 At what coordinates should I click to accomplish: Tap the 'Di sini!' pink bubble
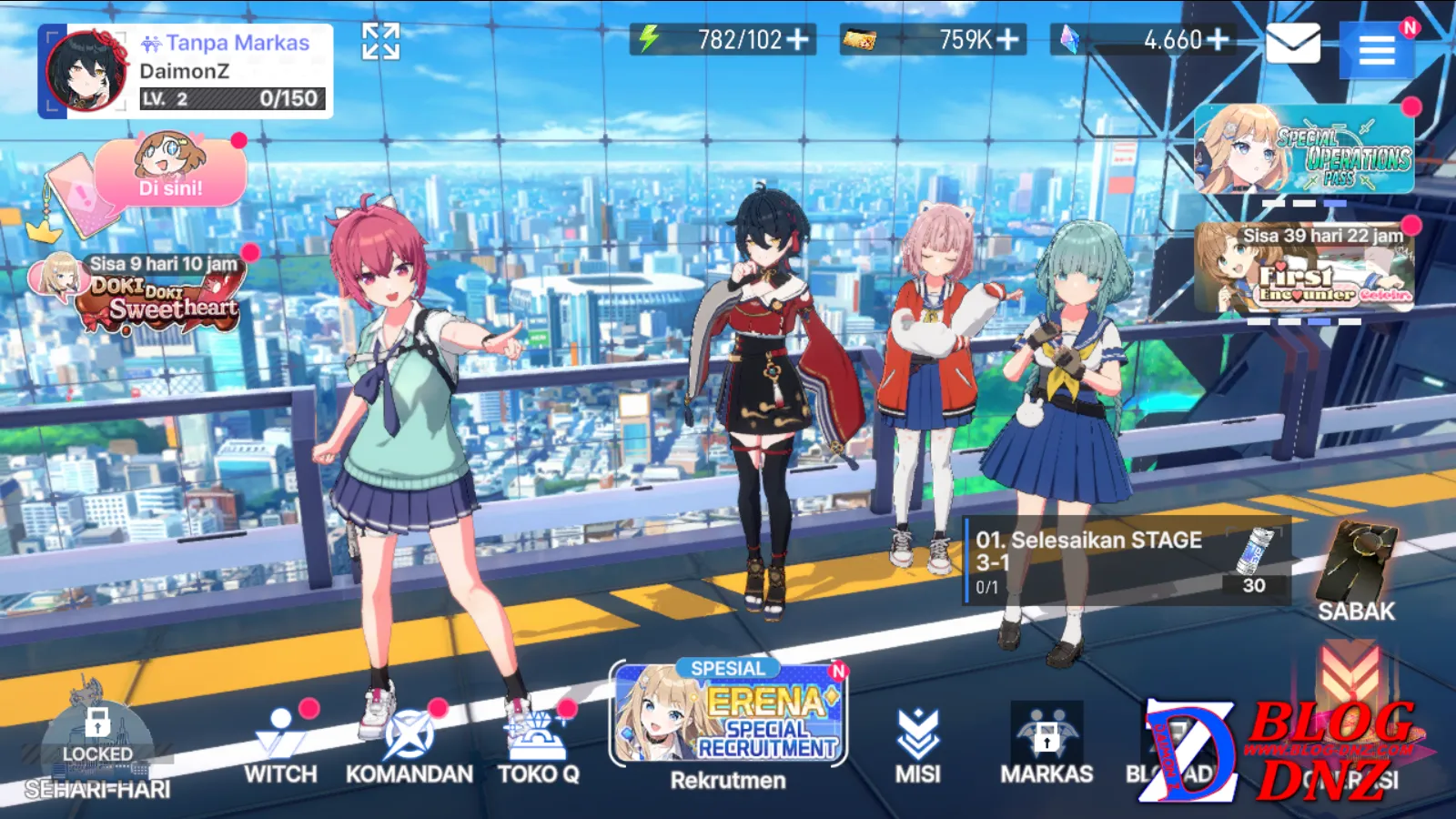[171, 173]
